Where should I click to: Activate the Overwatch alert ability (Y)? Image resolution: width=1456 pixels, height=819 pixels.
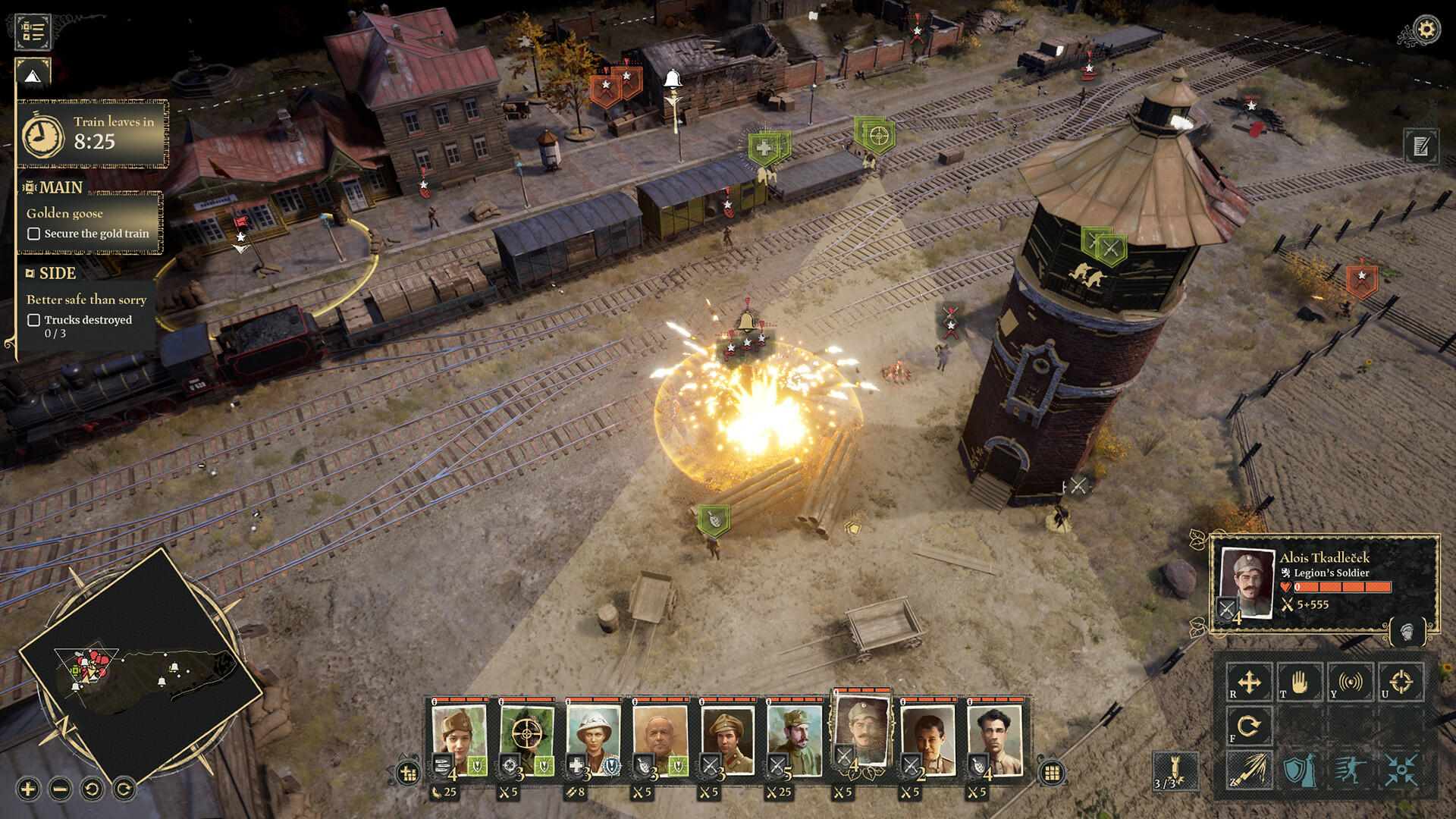click(1351, 682)
